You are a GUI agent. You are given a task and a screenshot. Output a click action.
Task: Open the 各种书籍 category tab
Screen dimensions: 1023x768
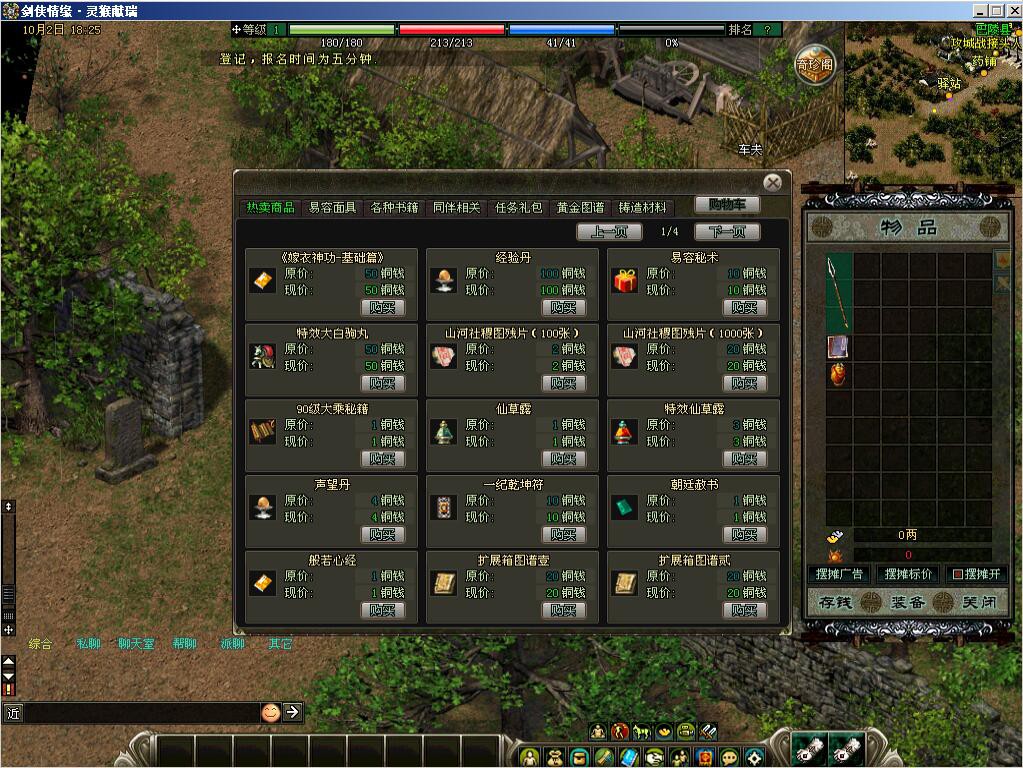(394, 207)
